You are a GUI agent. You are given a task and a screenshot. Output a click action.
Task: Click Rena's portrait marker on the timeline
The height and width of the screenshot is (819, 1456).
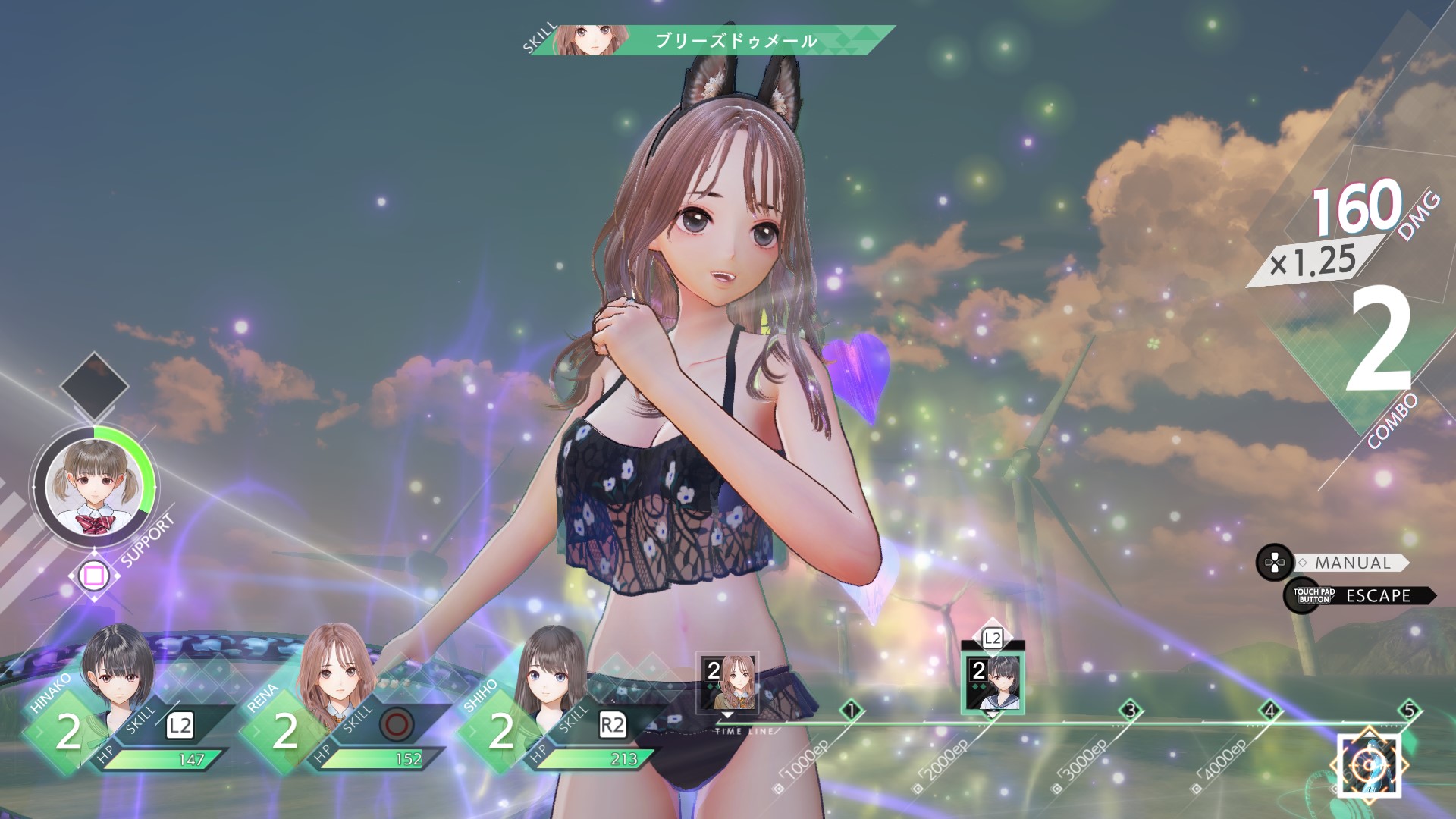[728, 682]
